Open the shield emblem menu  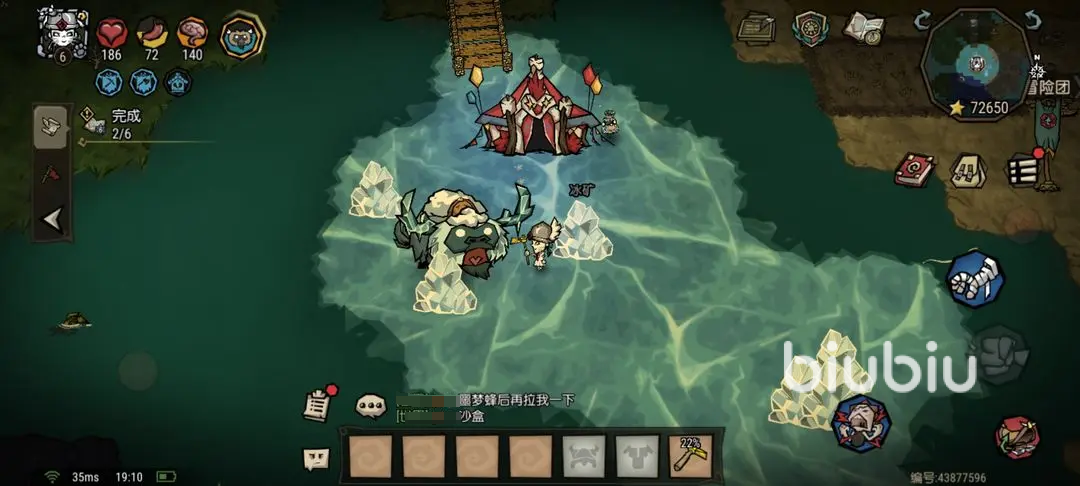pos(809,28)
